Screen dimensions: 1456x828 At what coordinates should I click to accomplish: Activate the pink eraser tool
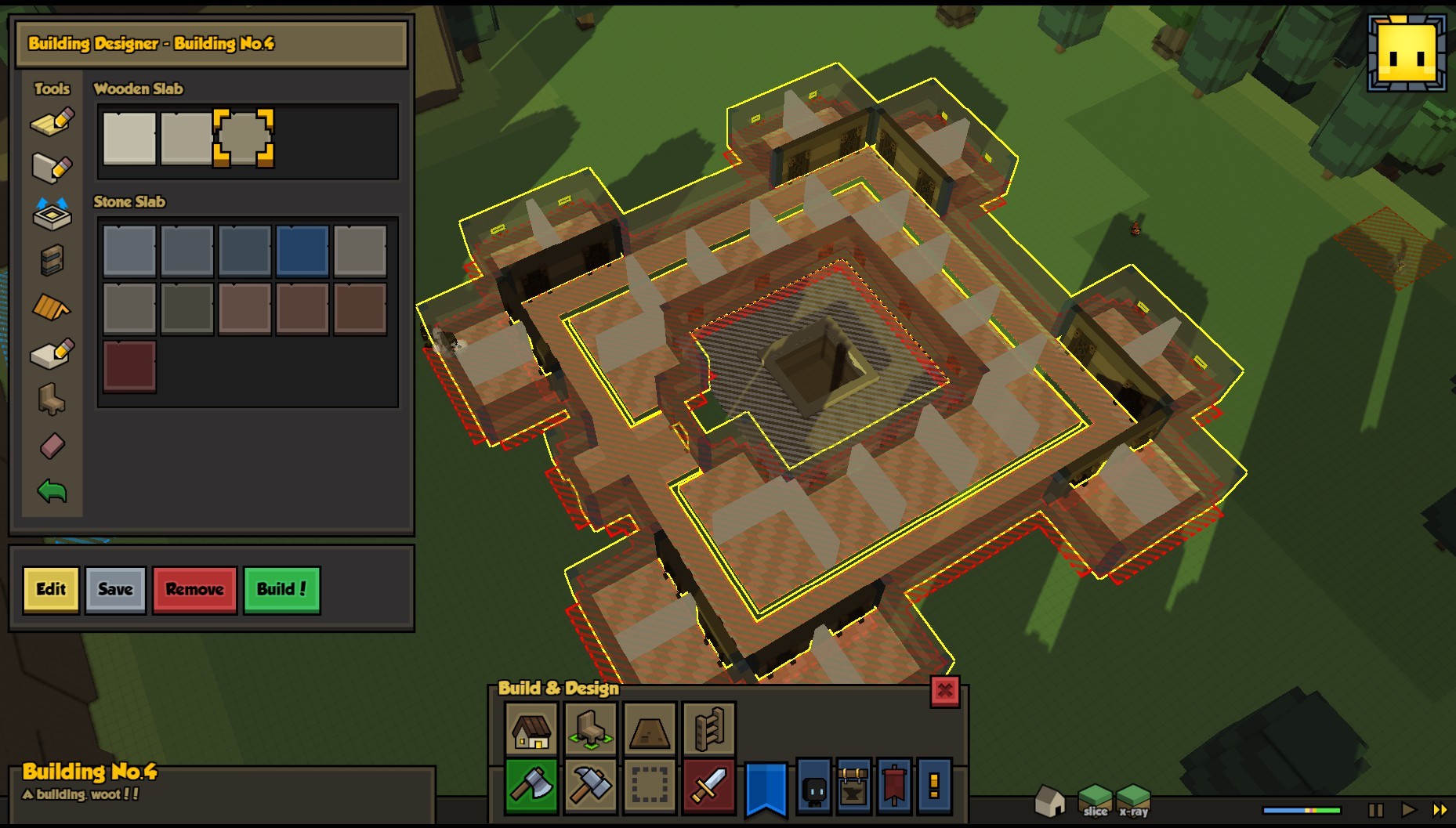point(52,447)
